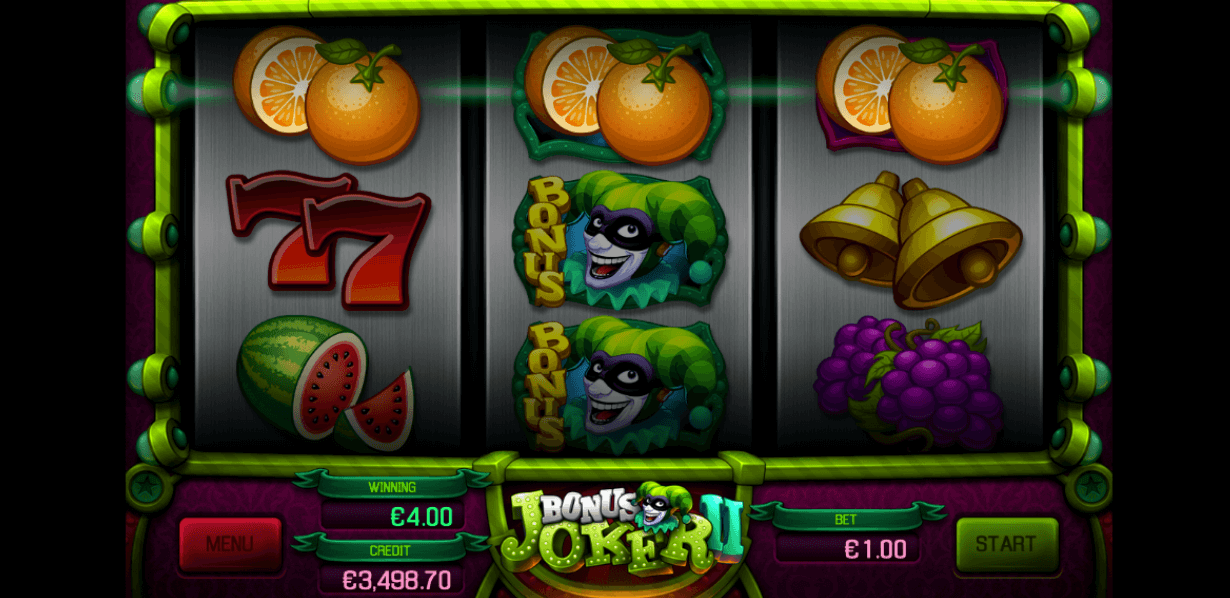This screenshot has height=598, width=1230.
Task: Open the red MENU button
Action: (229, 545)
